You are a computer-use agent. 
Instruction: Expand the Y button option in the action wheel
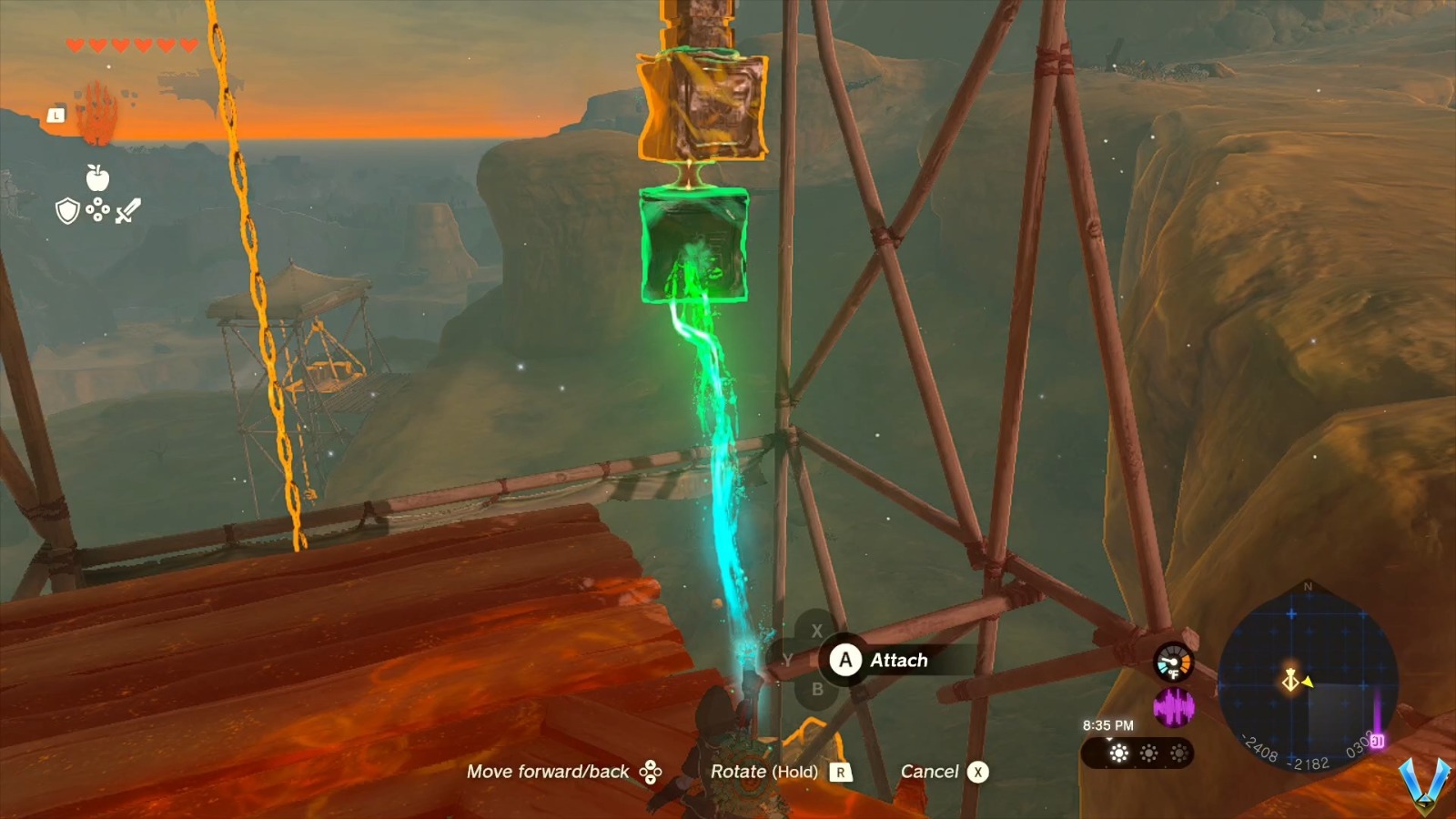click(788, 660)
